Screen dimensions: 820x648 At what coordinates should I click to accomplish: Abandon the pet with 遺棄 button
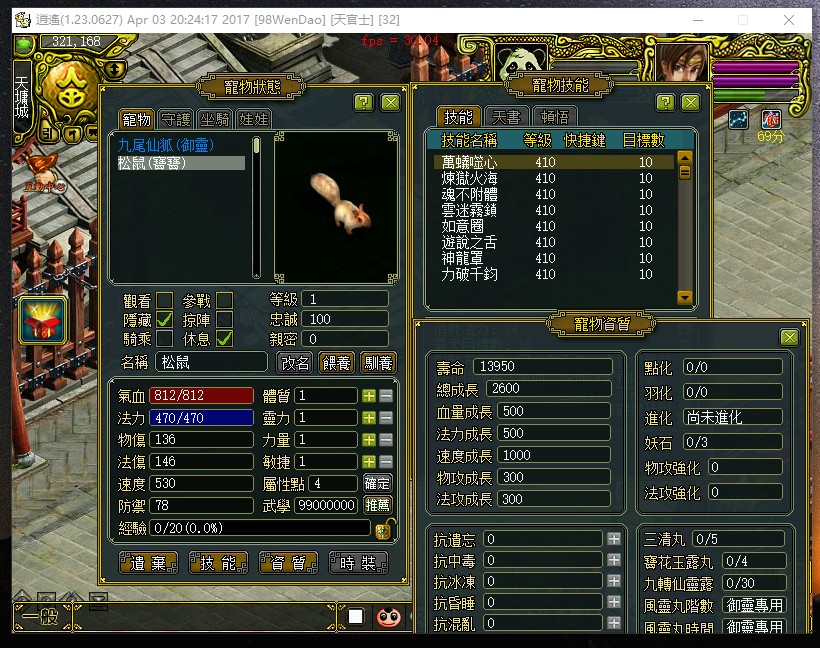coord(148,563)
